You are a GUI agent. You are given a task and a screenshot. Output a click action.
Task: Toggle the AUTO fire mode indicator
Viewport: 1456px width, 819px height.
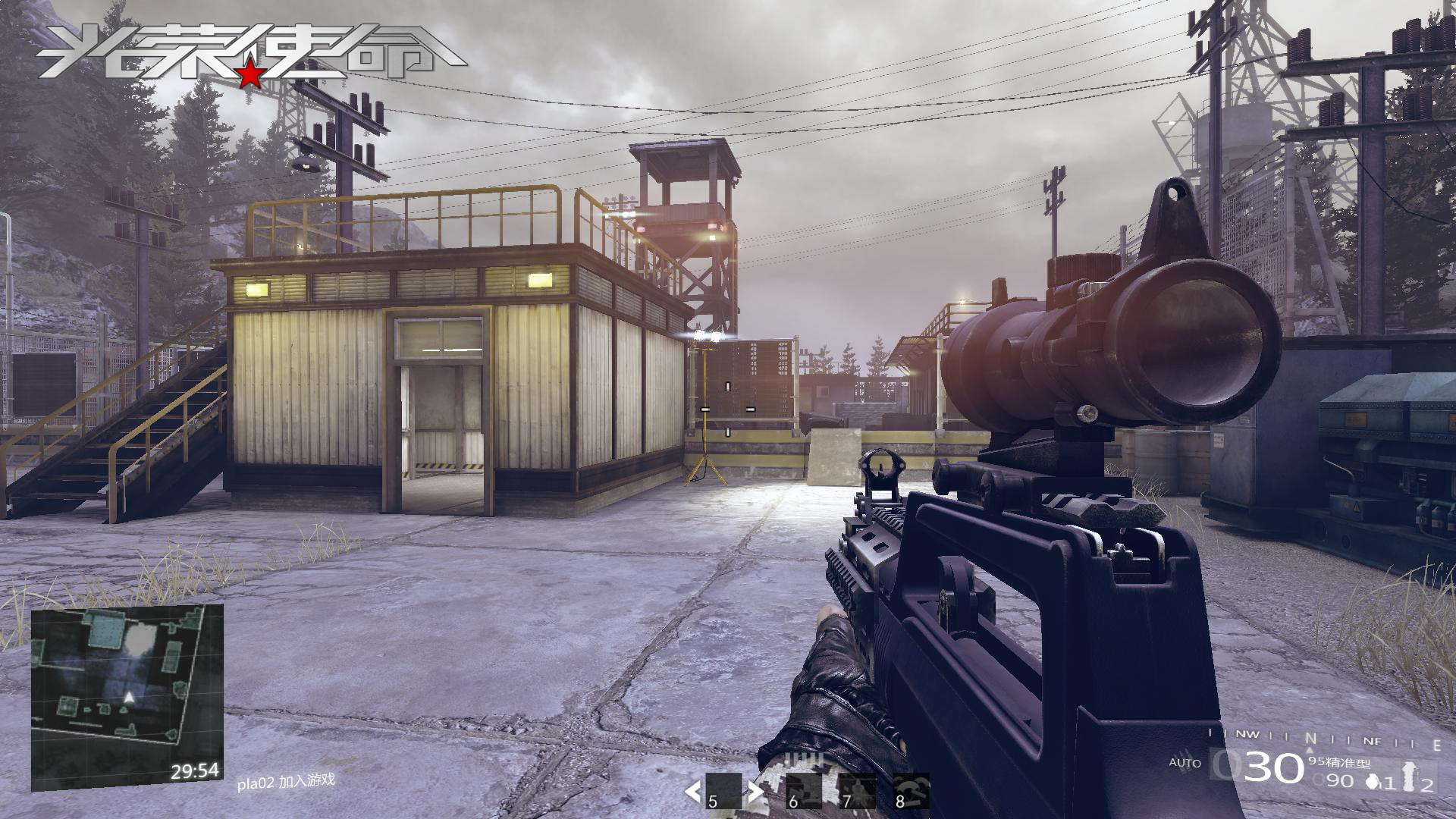click(x=1185, y=762)
